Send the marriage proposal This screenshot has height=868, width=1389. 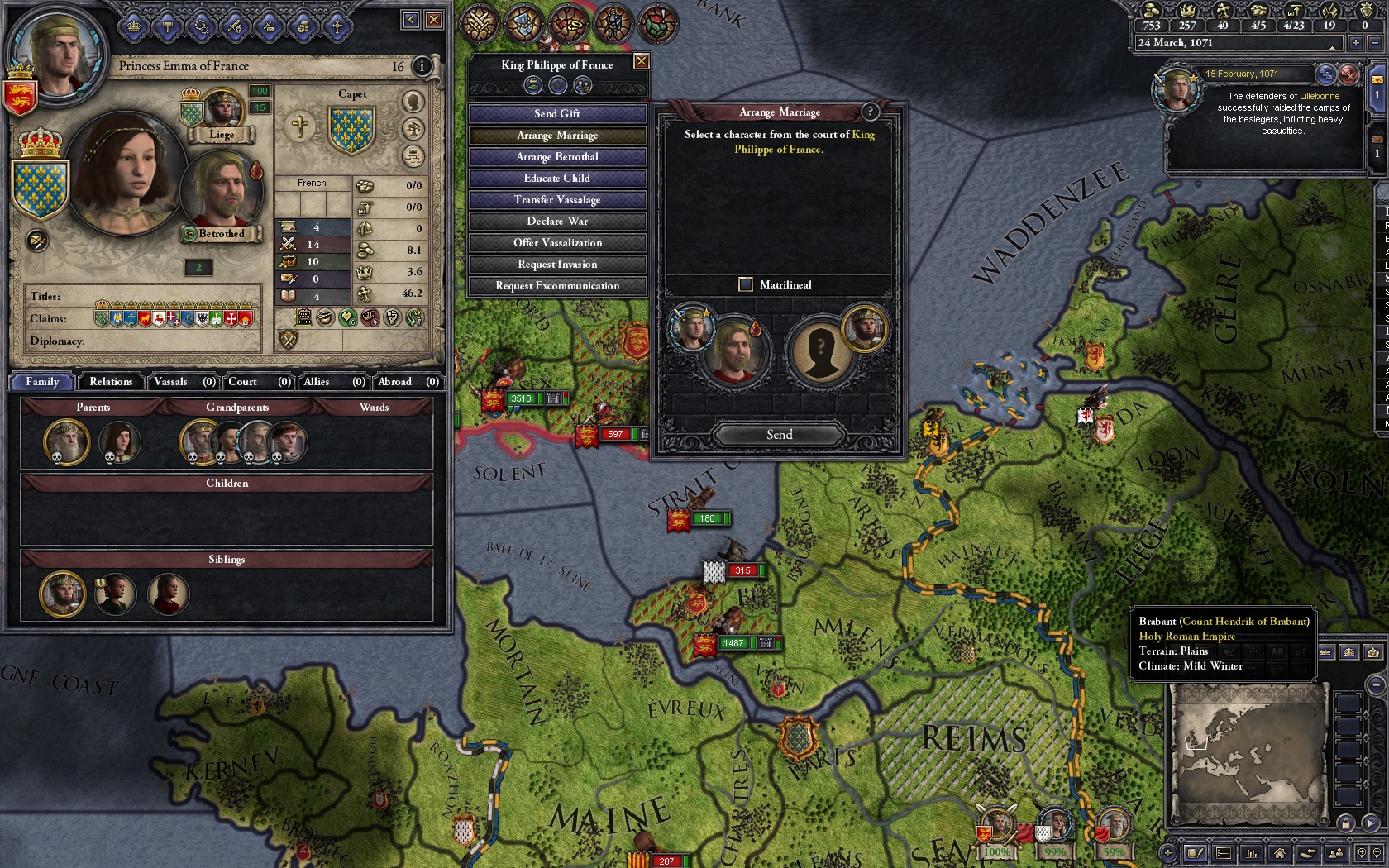point(779,435)
